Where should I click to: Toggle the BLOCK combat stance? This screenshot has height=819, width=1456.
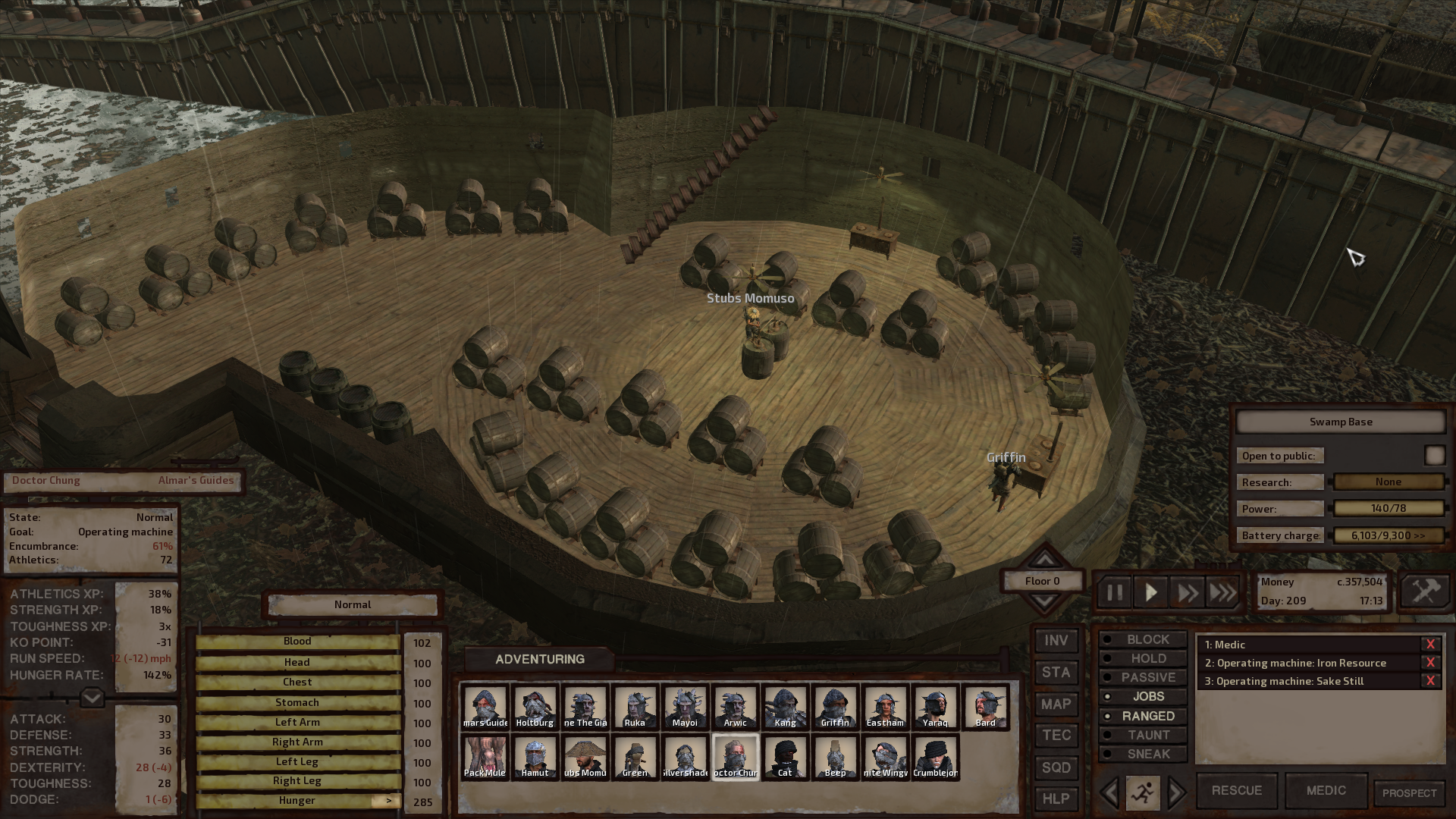(1147, 640)
